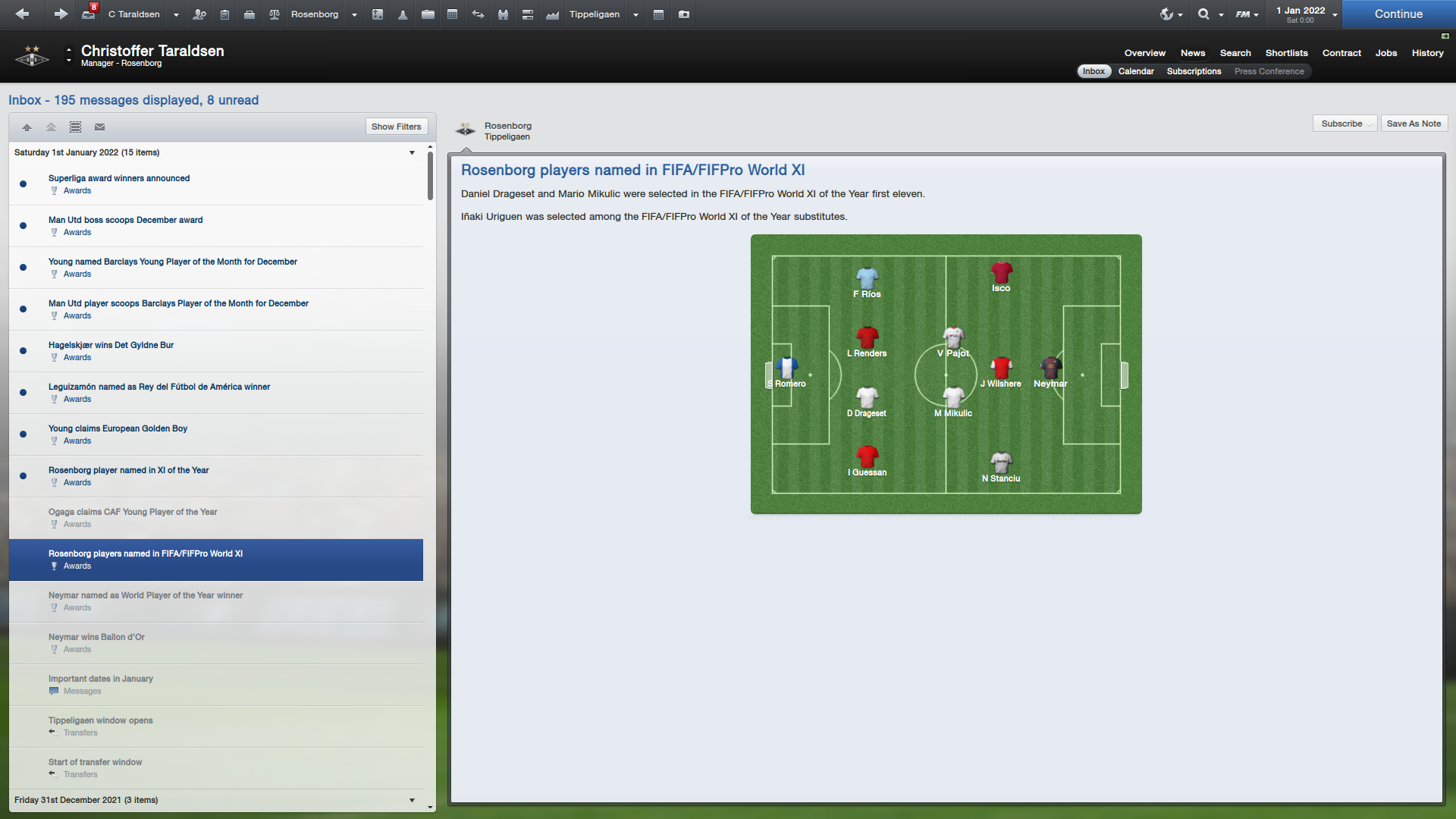1456x819 pixels.
Task: Click the Continue button
Action: tap(1398, 14)
